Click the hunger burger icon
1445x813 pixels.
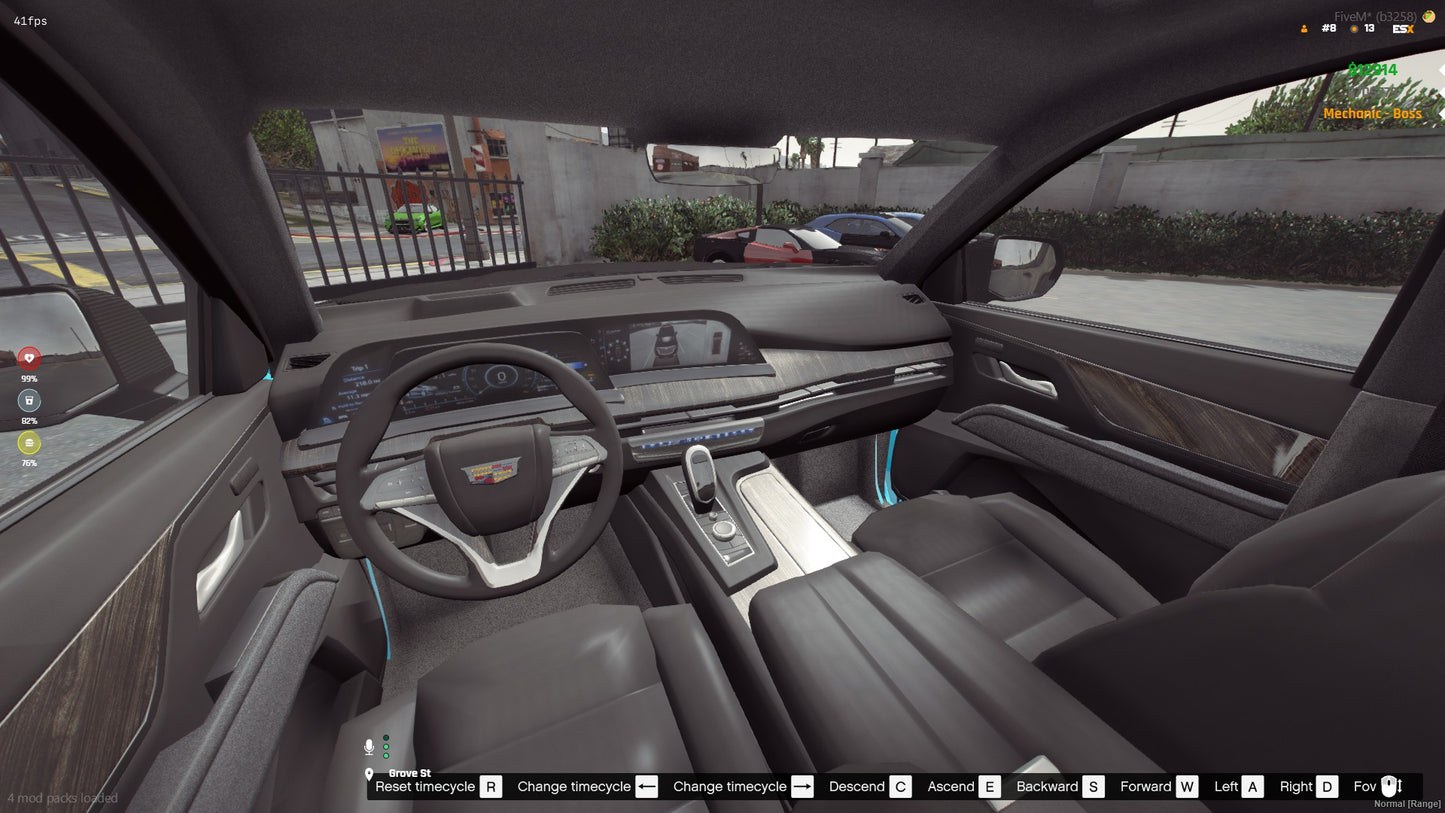(x=27, y=443)
